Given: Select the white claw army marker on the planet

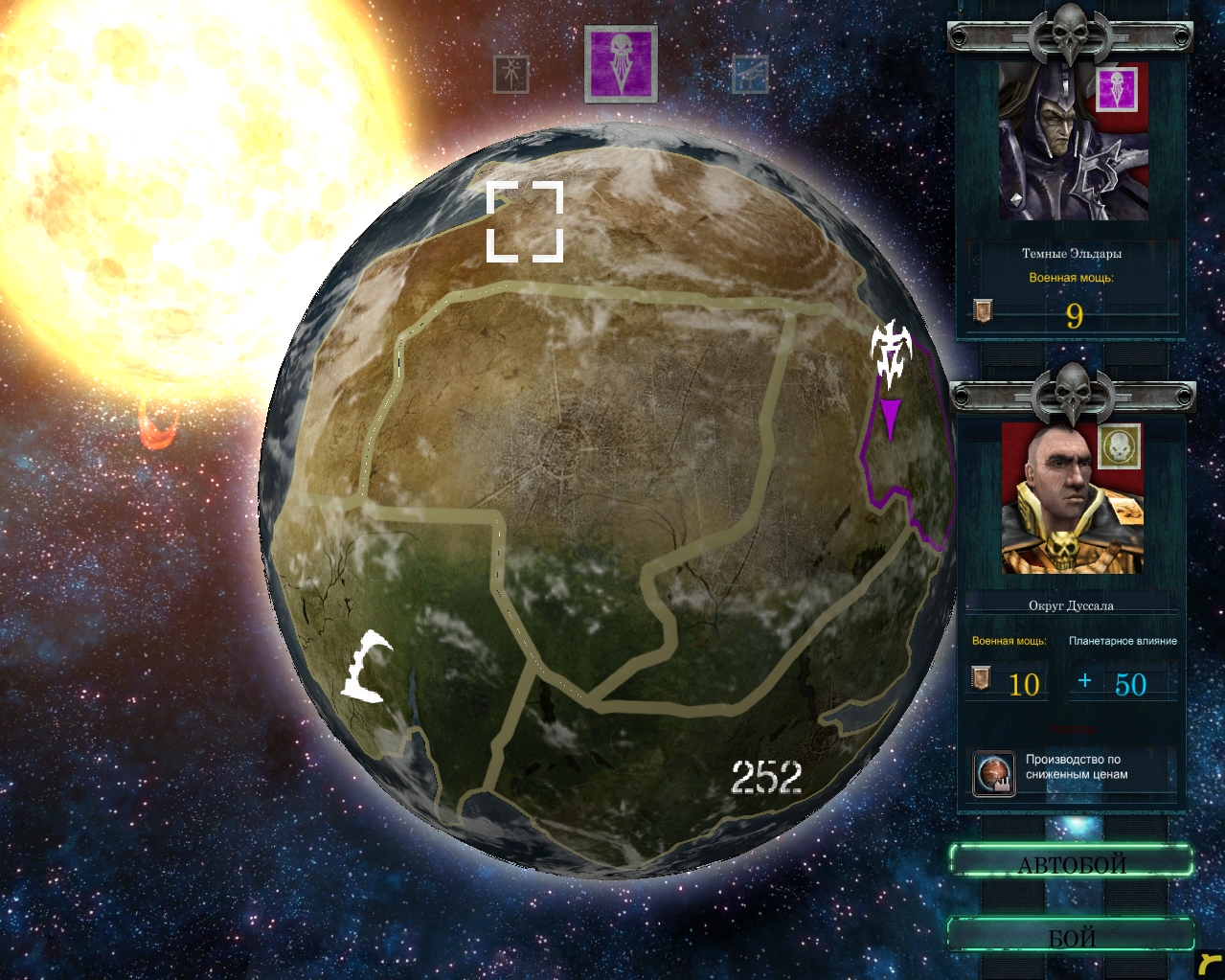Looking at the screenshot, I should tap(367, 667).
